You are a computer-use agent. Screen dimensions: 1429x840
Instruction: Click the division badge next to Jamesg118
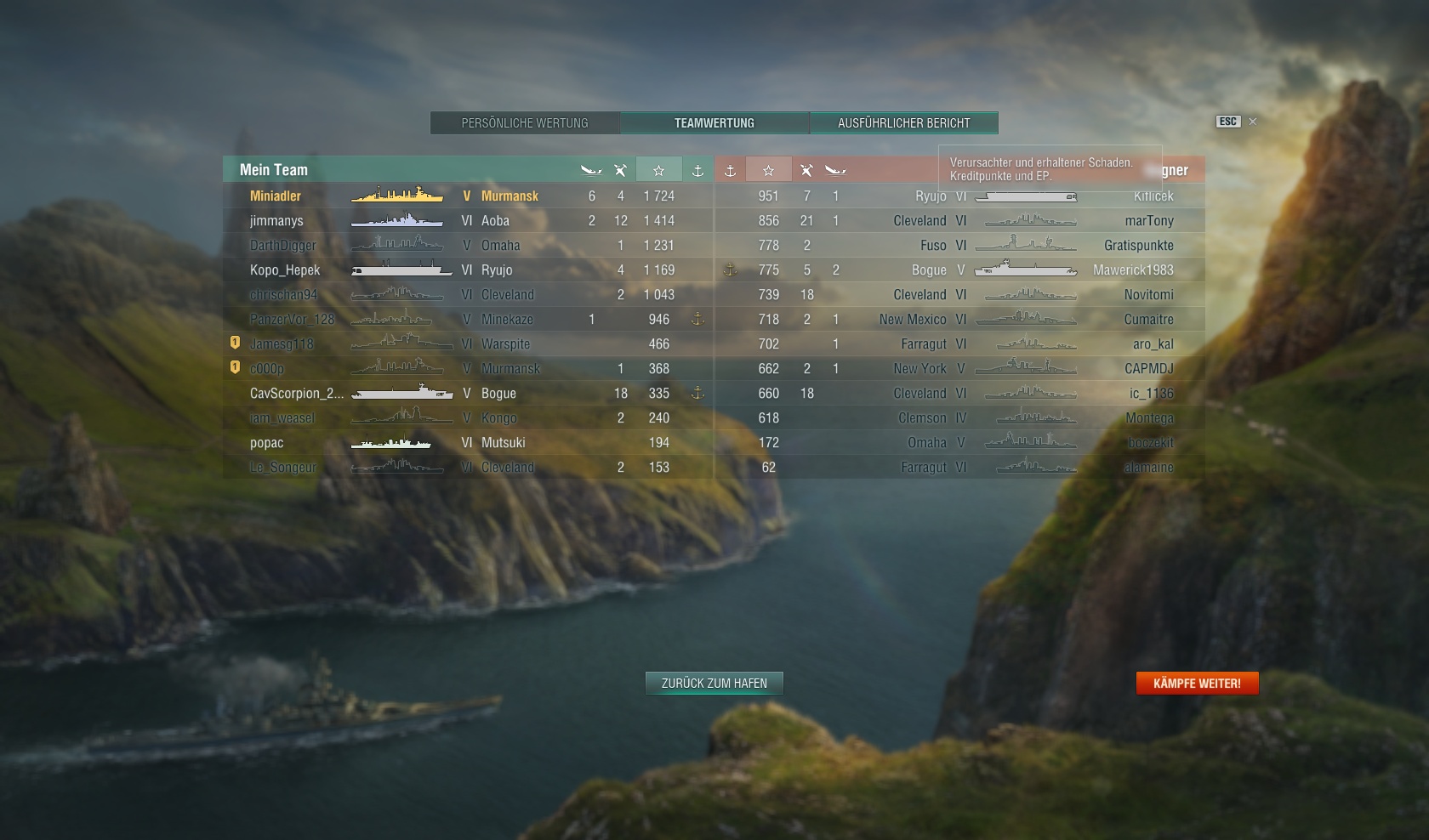[x=235, y=344]
